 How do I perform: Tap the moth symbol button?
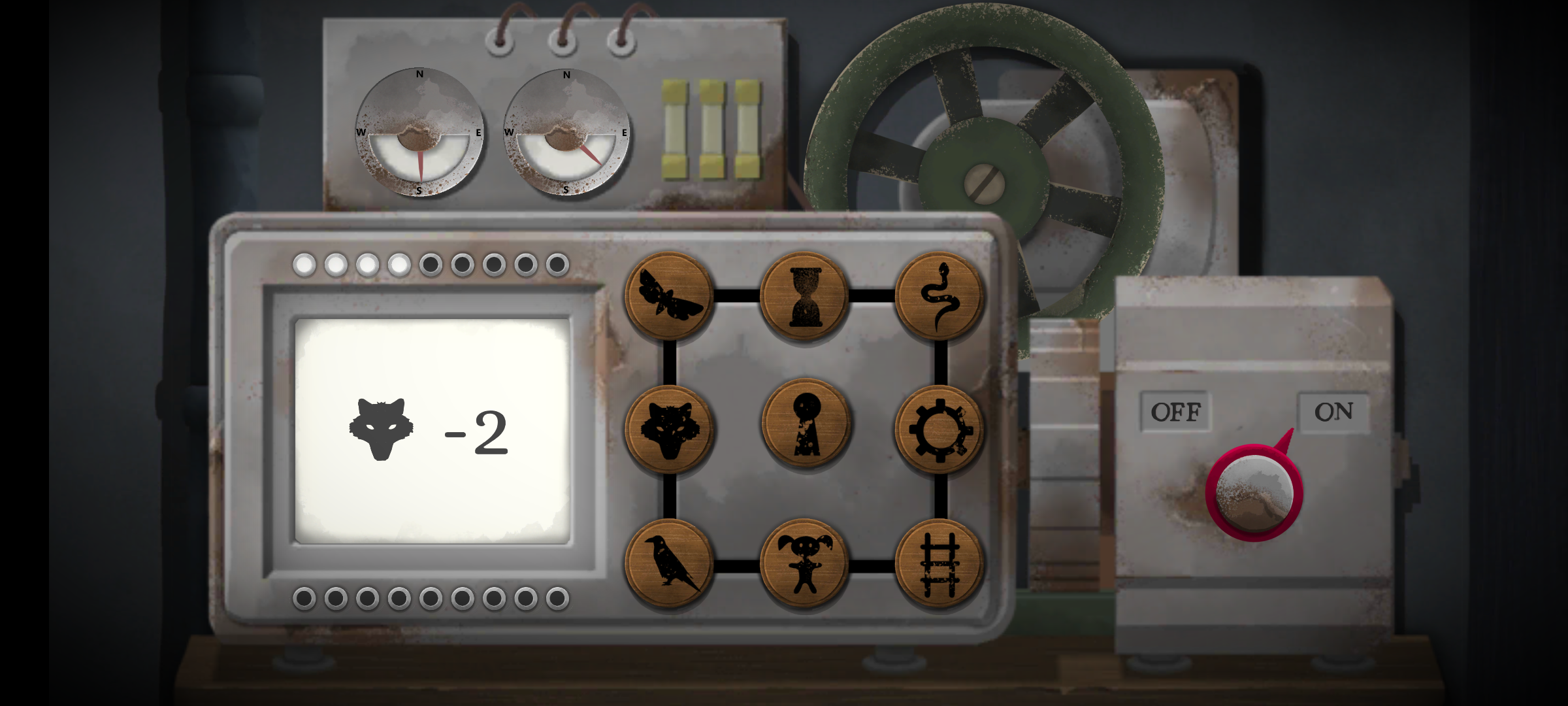coord(669,296)
